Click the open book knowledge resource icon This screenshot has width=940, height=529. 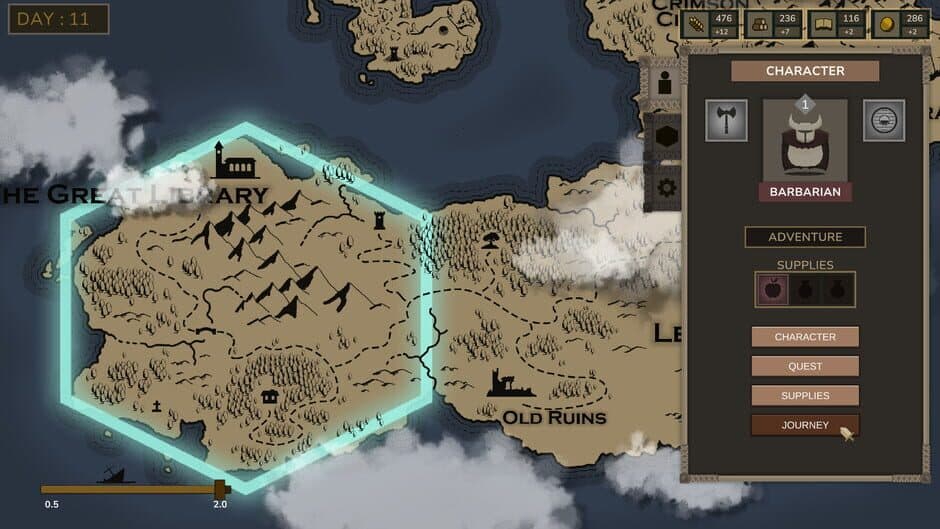point(823,24)
